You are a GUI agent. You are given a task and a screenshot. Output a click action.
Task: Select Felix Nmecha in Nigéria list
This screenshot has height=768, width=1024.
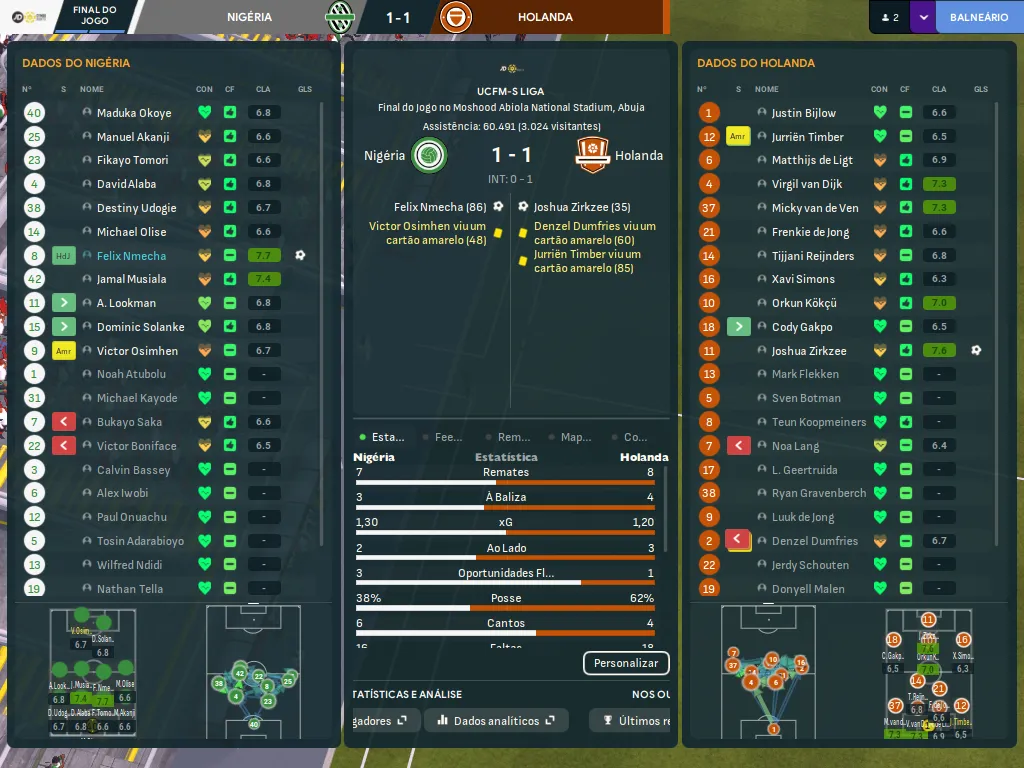tap(131, 256)
